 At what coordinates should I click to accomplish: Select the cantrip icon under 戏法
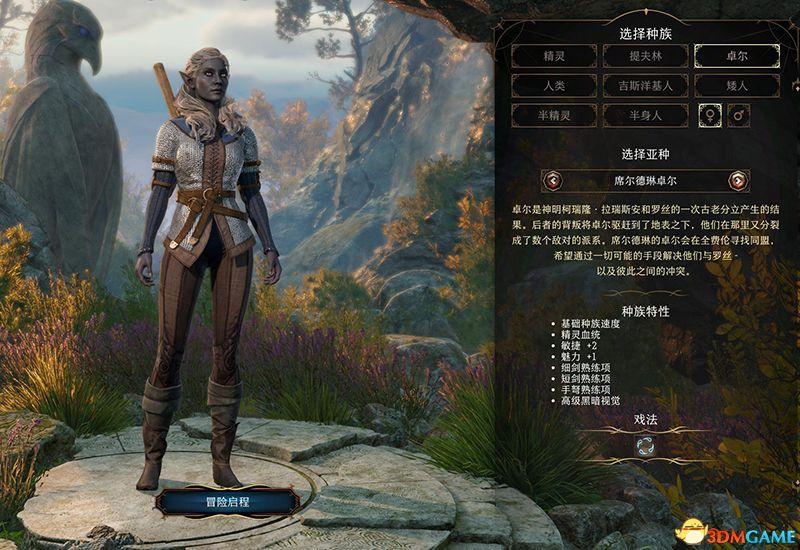(646, 445)
